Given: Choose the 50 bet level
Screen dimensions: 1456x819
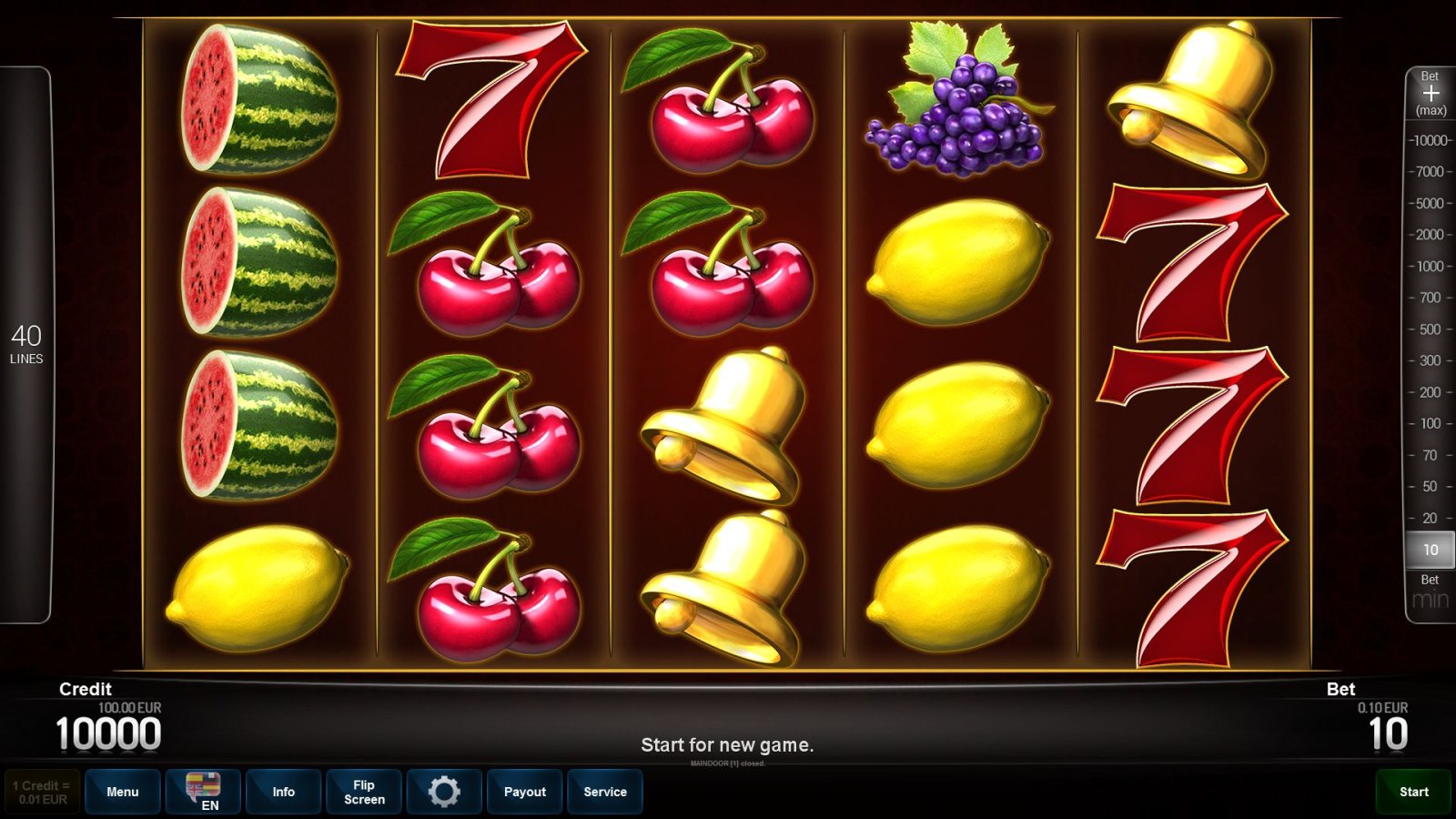Looking at the screenshot, I should click(1431, 486).
